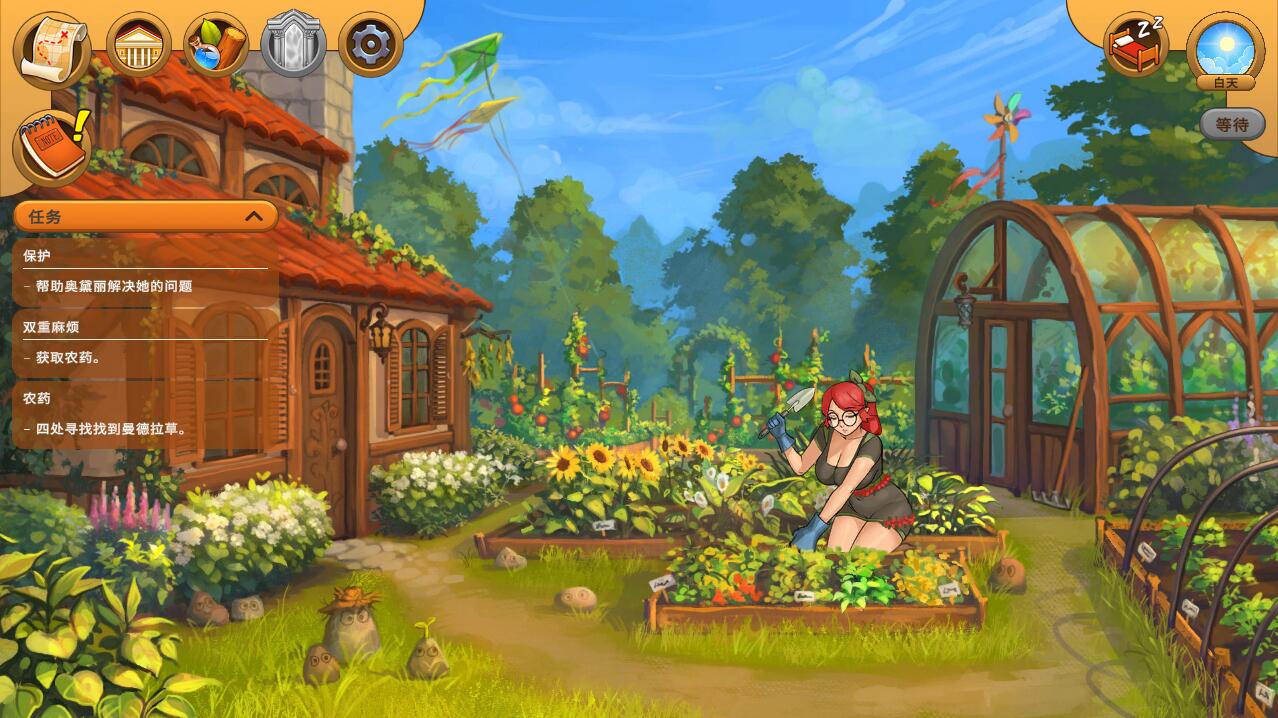Open the potion and log inventory icon
Image resolution: width=1278 pixels, height=718 pixels.
(x=216, y=45)
